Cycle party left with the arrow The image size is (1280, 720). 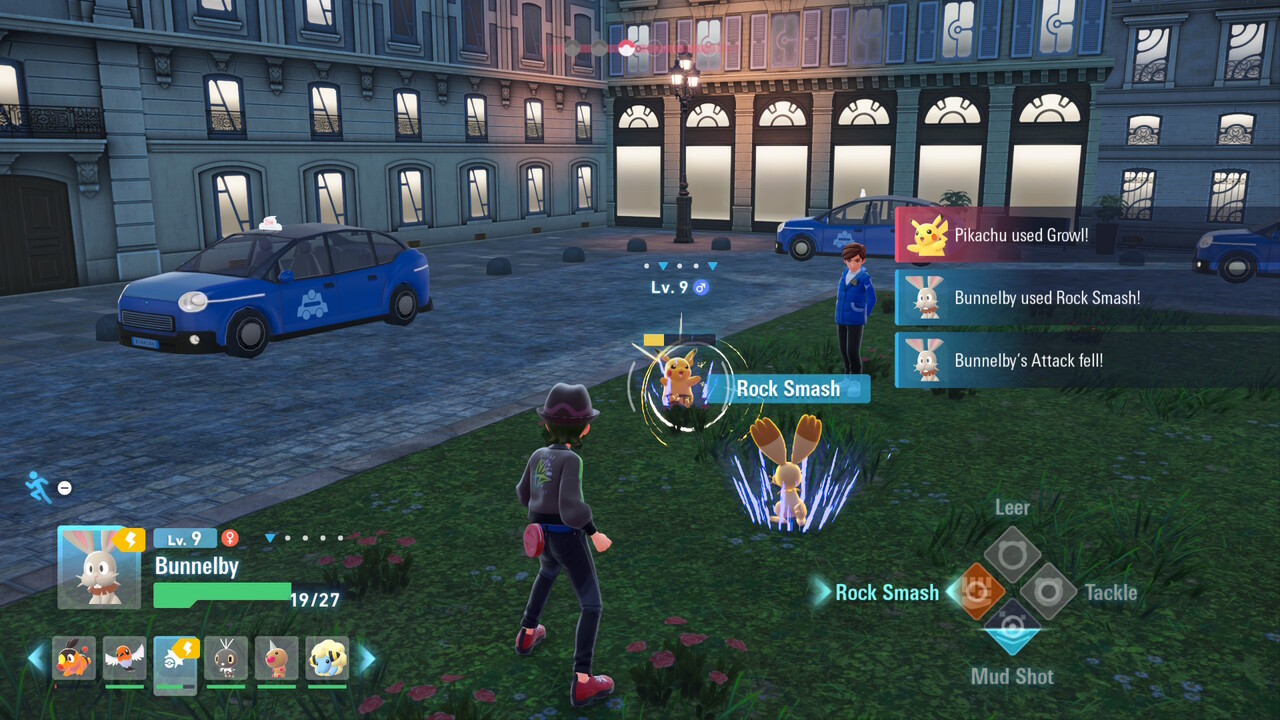[x=36, y=658]
